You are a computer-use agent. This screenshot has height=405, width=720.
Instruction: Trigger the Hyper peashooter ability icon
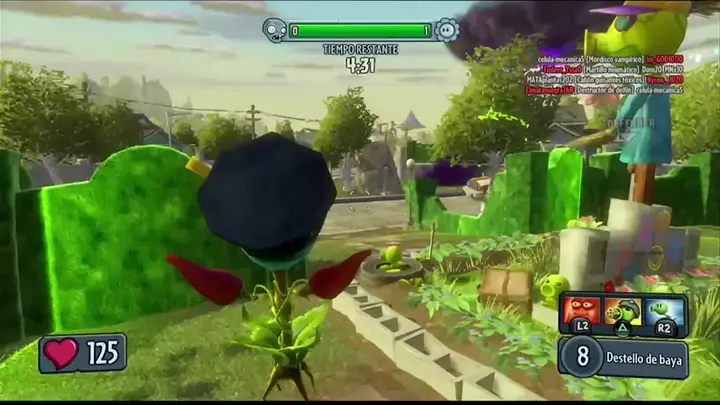(x=664, y=309)
